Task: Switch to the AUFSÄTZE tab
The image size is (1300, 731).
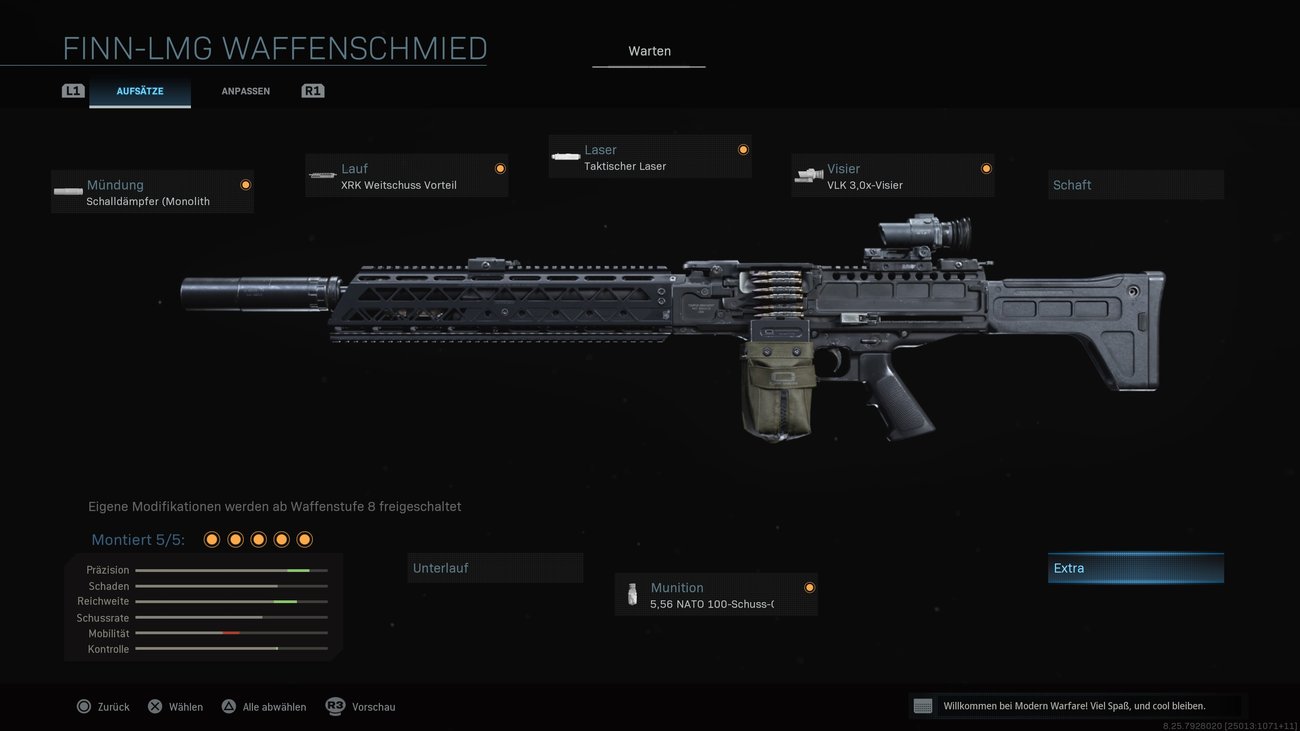Action: click(140, 90)
